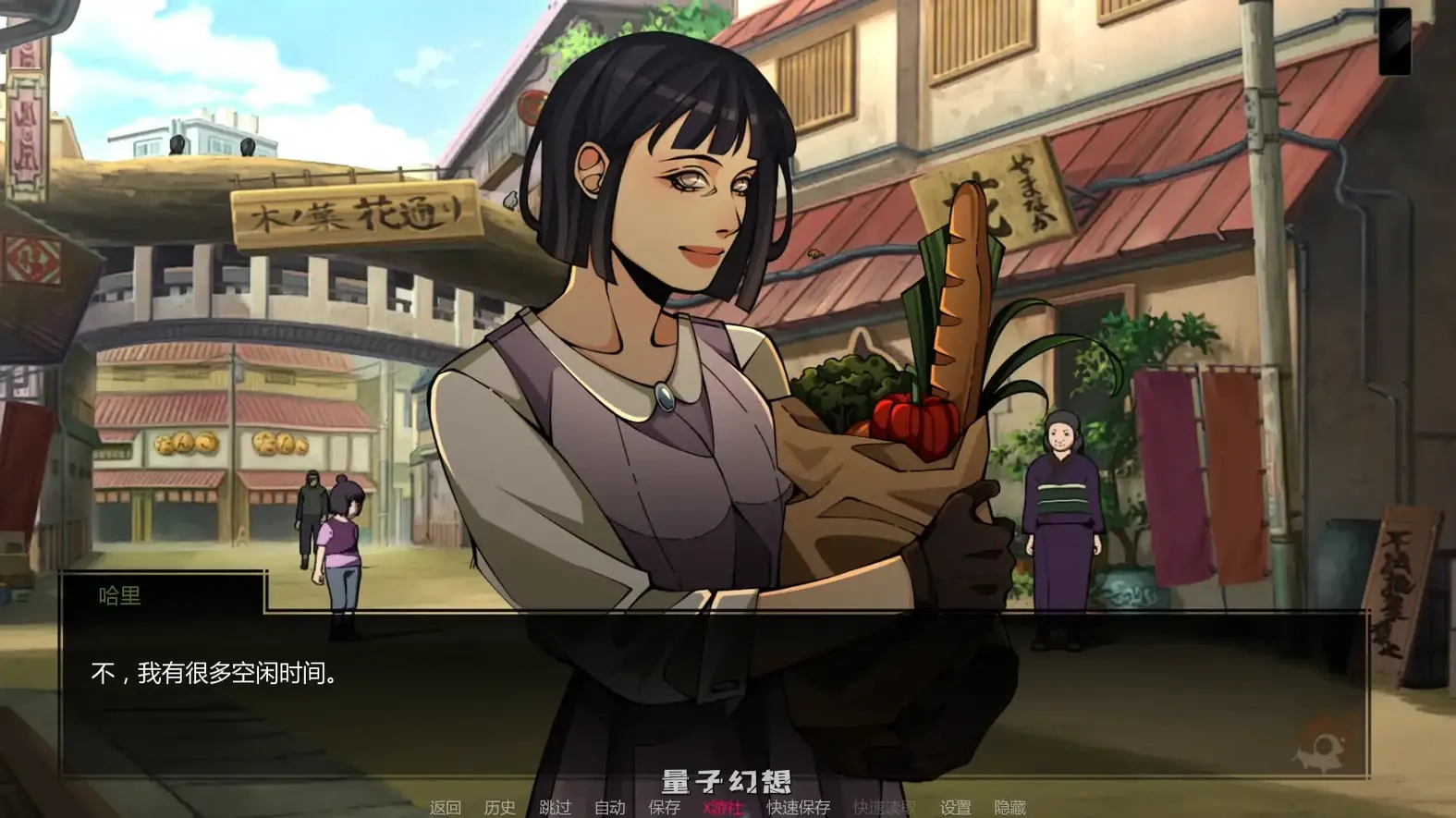Open the save screen with 保存

(662, 807)
